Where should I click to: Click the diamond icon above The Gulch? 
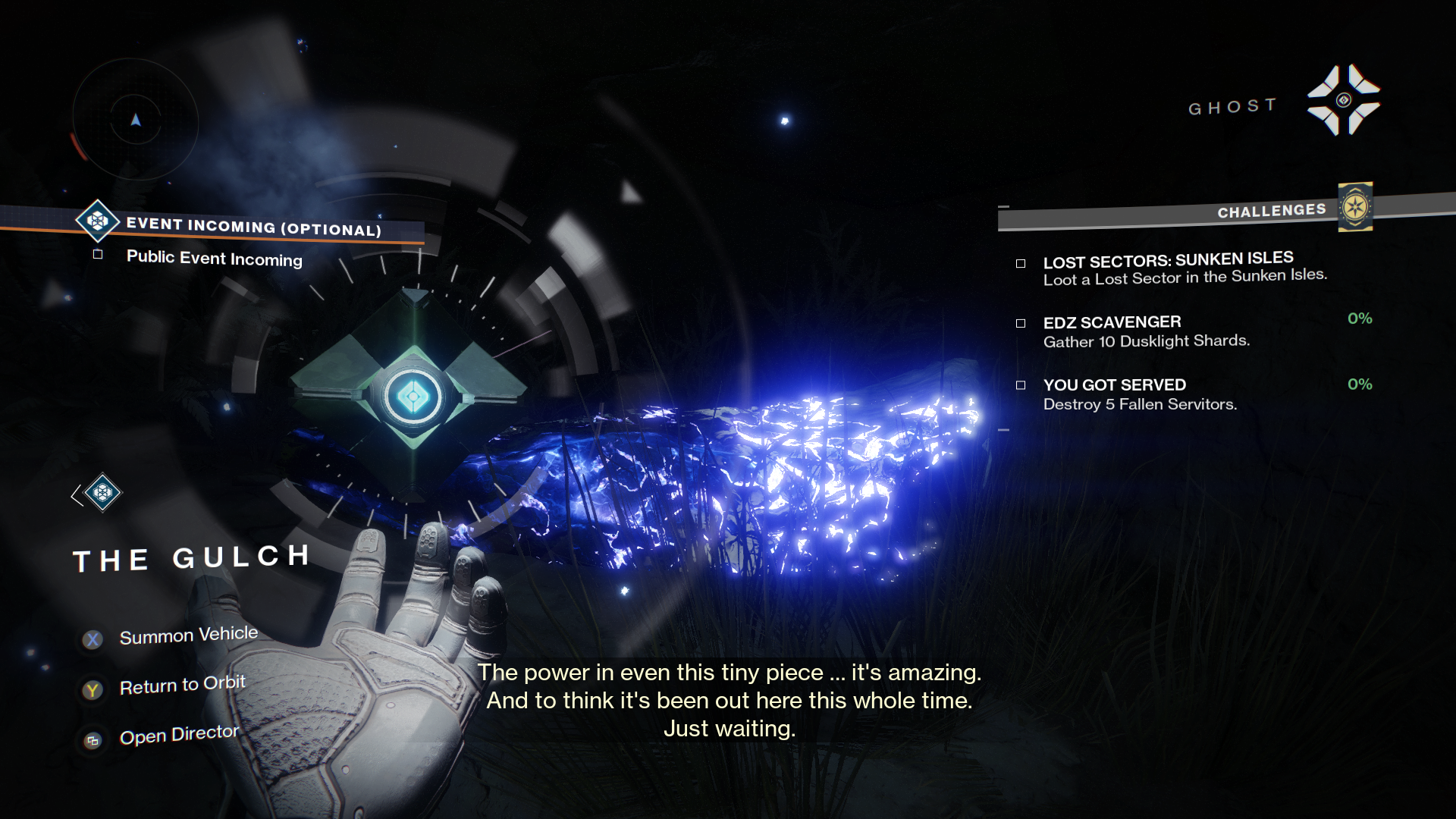[x=102, y=494]
